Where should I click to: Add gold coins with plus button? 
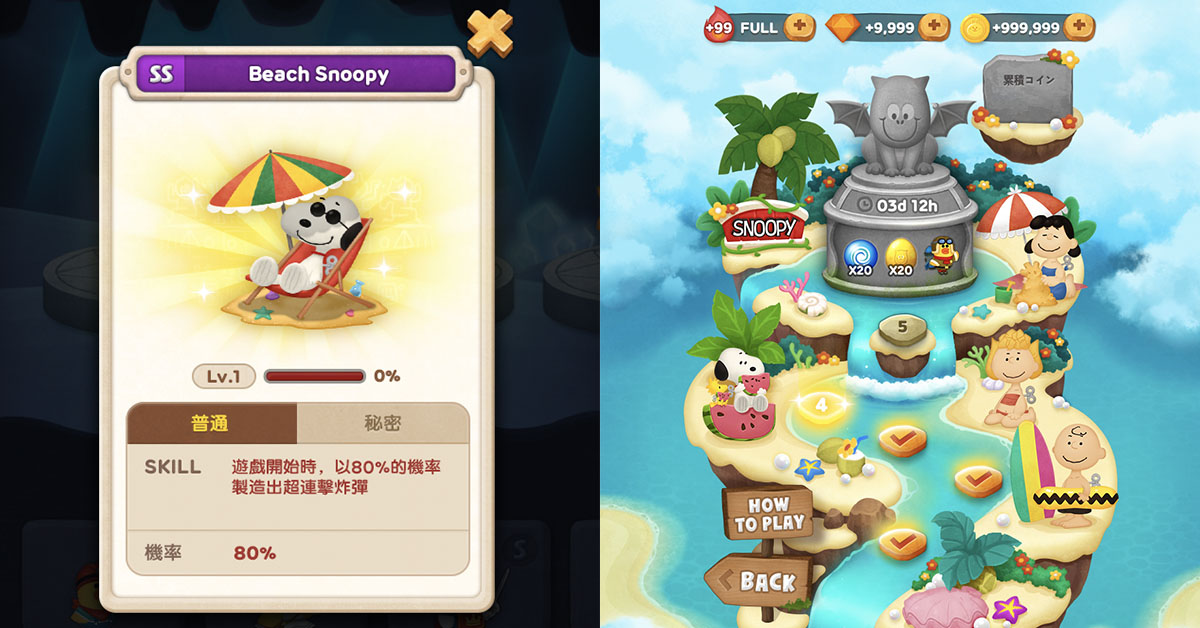pyautogui.click(x=1078, y=27)
